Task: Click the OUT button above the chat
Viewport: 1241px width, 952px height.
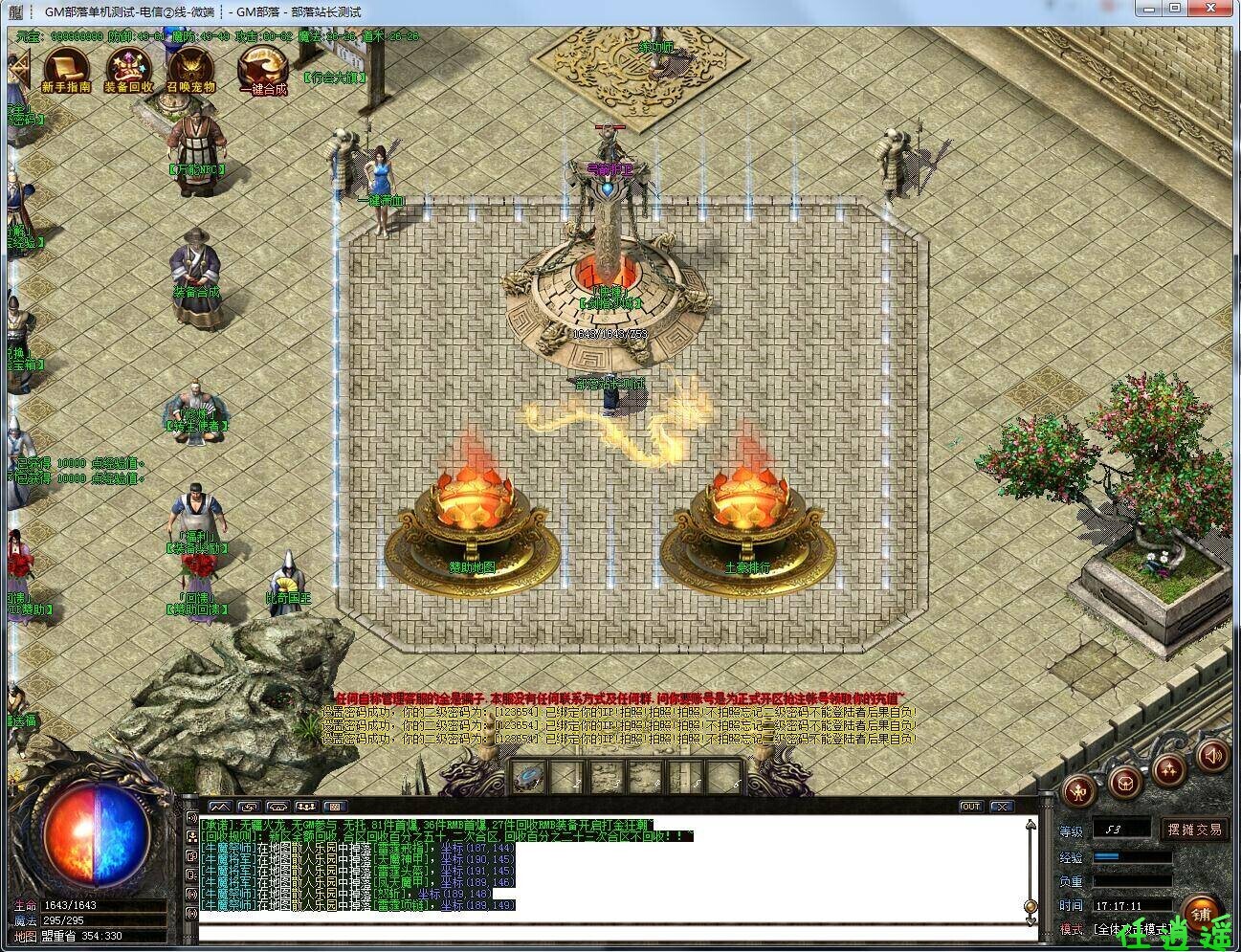Action: pos(970,807)
